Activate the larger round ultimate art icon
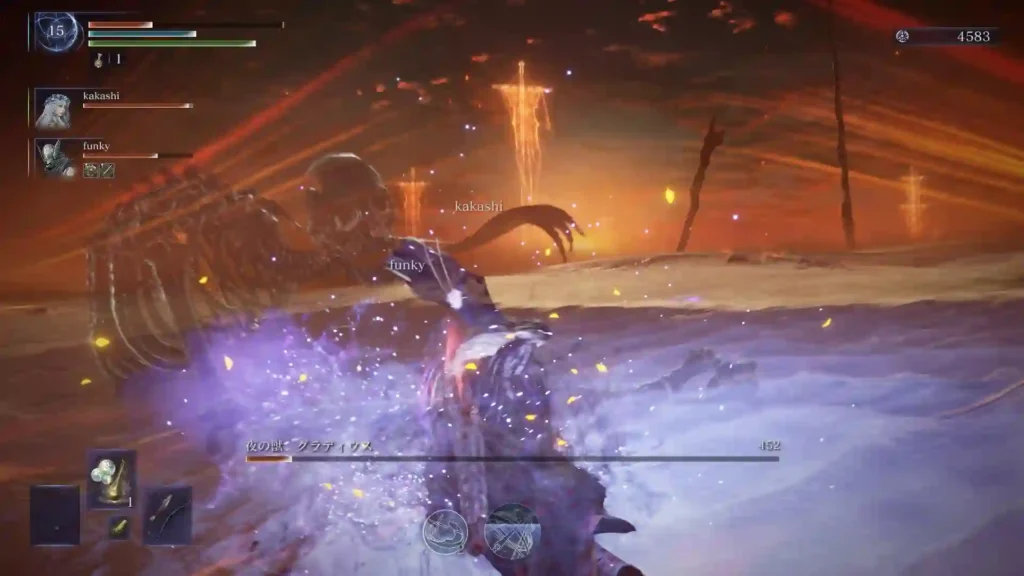 [x=512, y=531]
